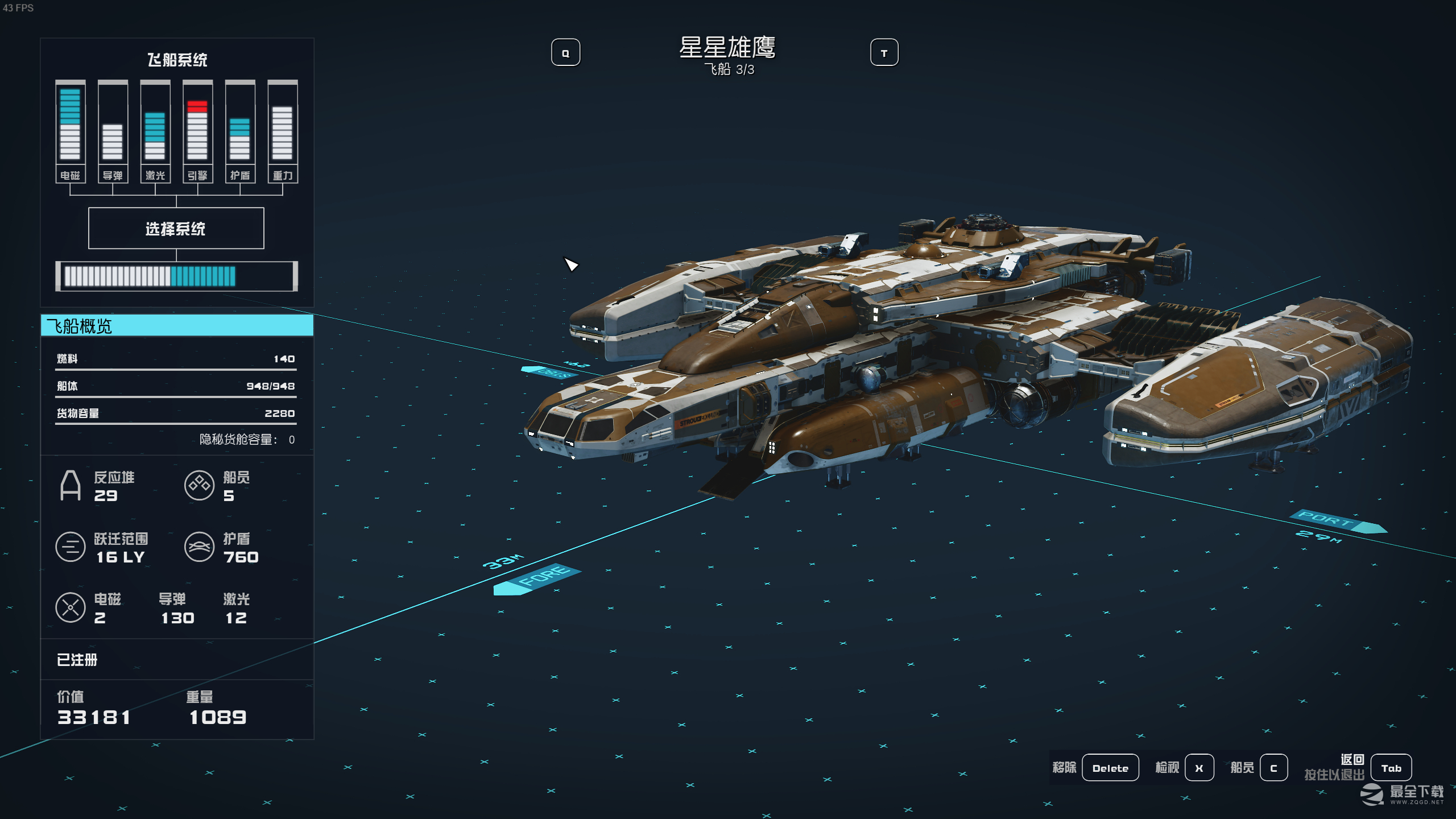Choose the 重力 grav drive column
Image resolution: width=1456 pixels, height=819 pixels.
[x=283, y=131]
